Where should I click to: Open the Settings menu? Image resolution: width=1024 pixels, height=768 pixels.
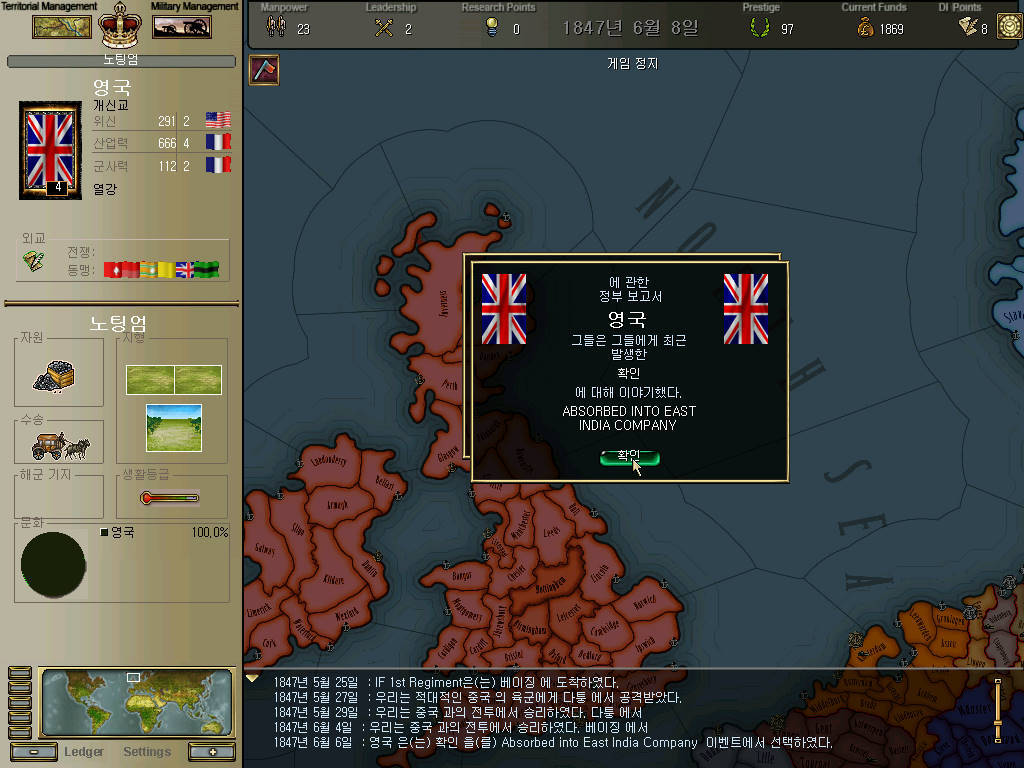tap(147, 752)
